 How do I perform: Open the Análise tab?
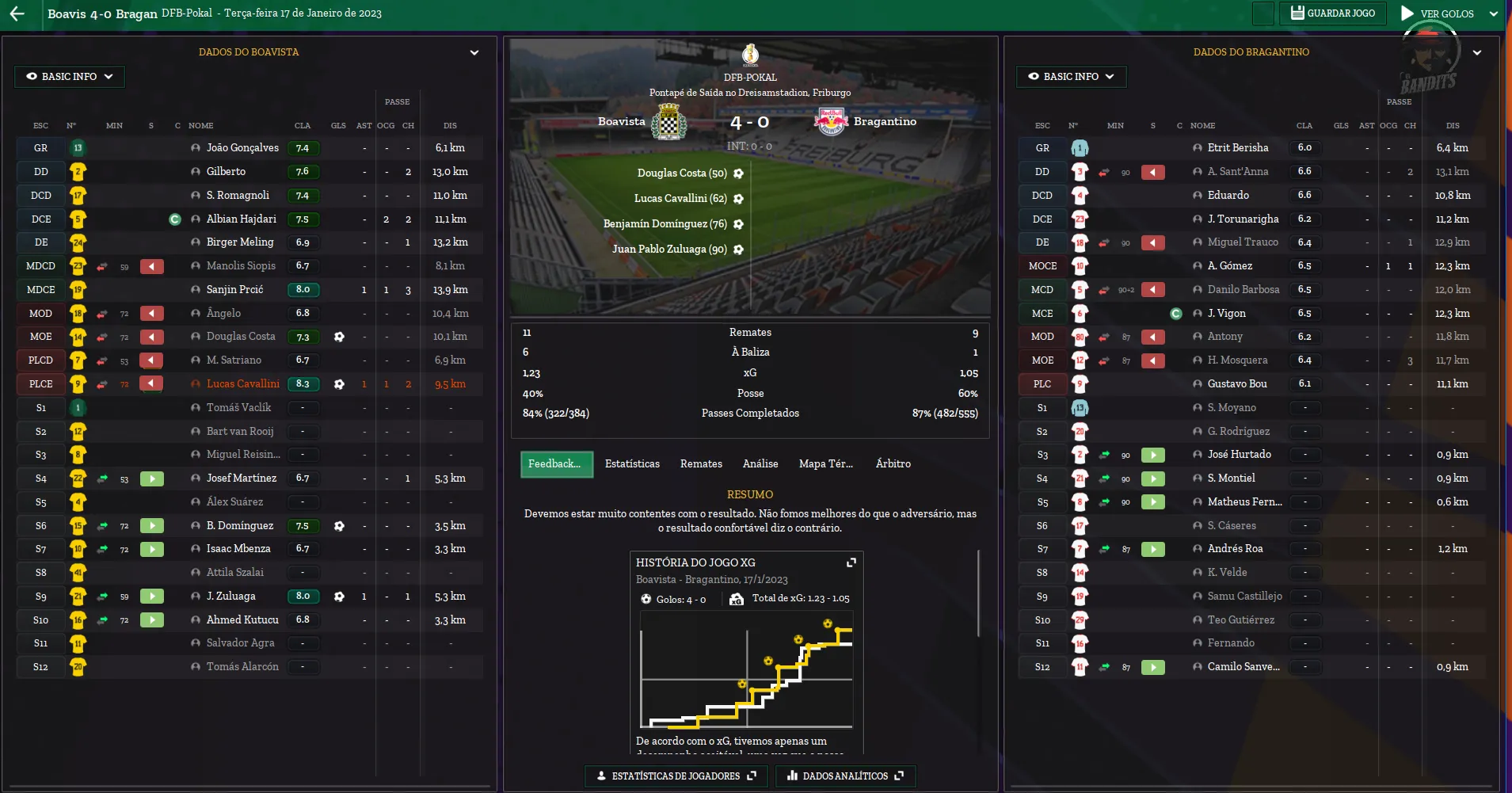pyautogui.click(x=760, y=464)
